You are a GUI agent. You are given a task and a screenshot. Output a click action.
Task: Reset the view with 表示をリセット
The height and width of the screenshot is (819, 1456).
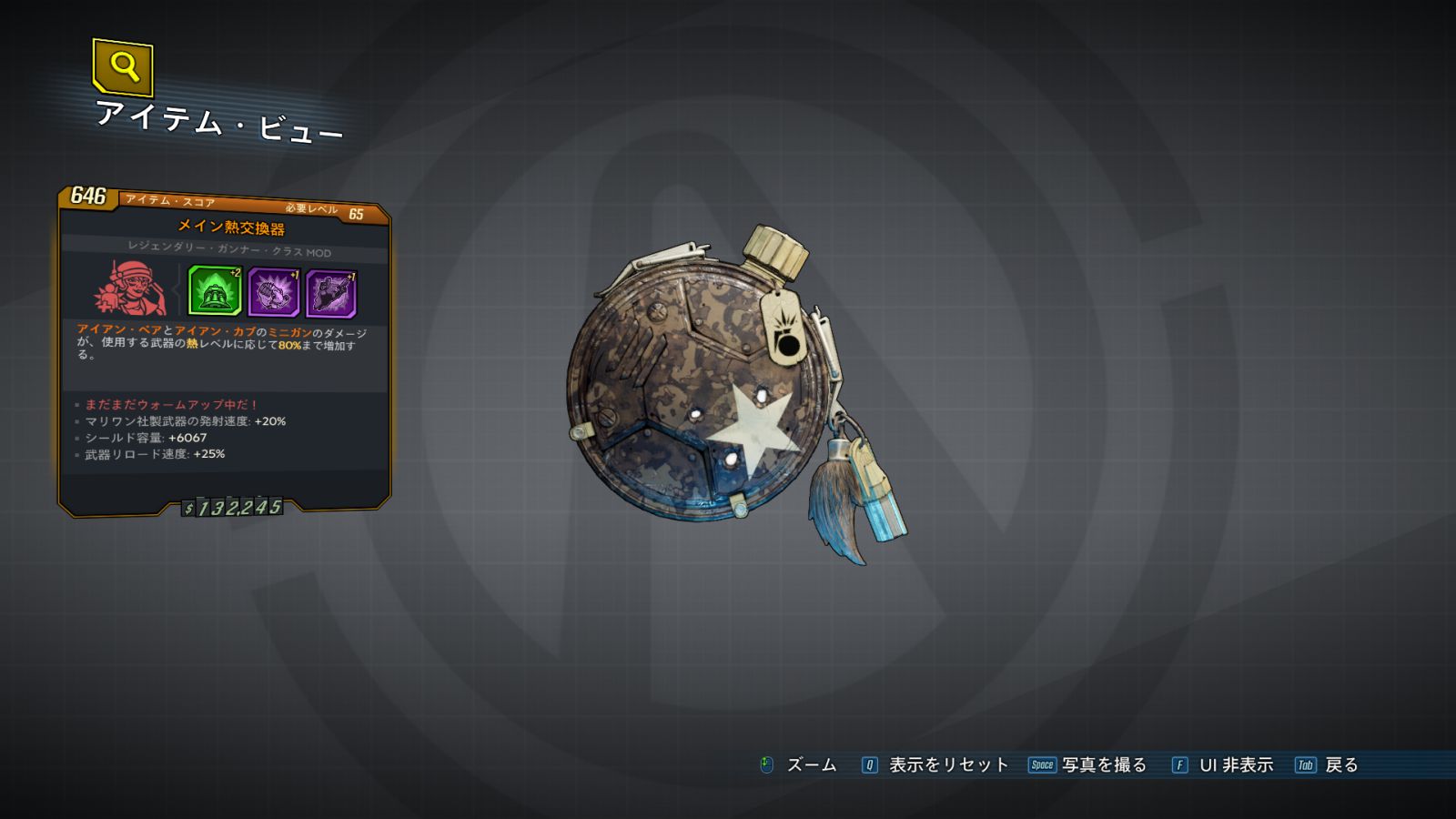click(x=947, y=765)
